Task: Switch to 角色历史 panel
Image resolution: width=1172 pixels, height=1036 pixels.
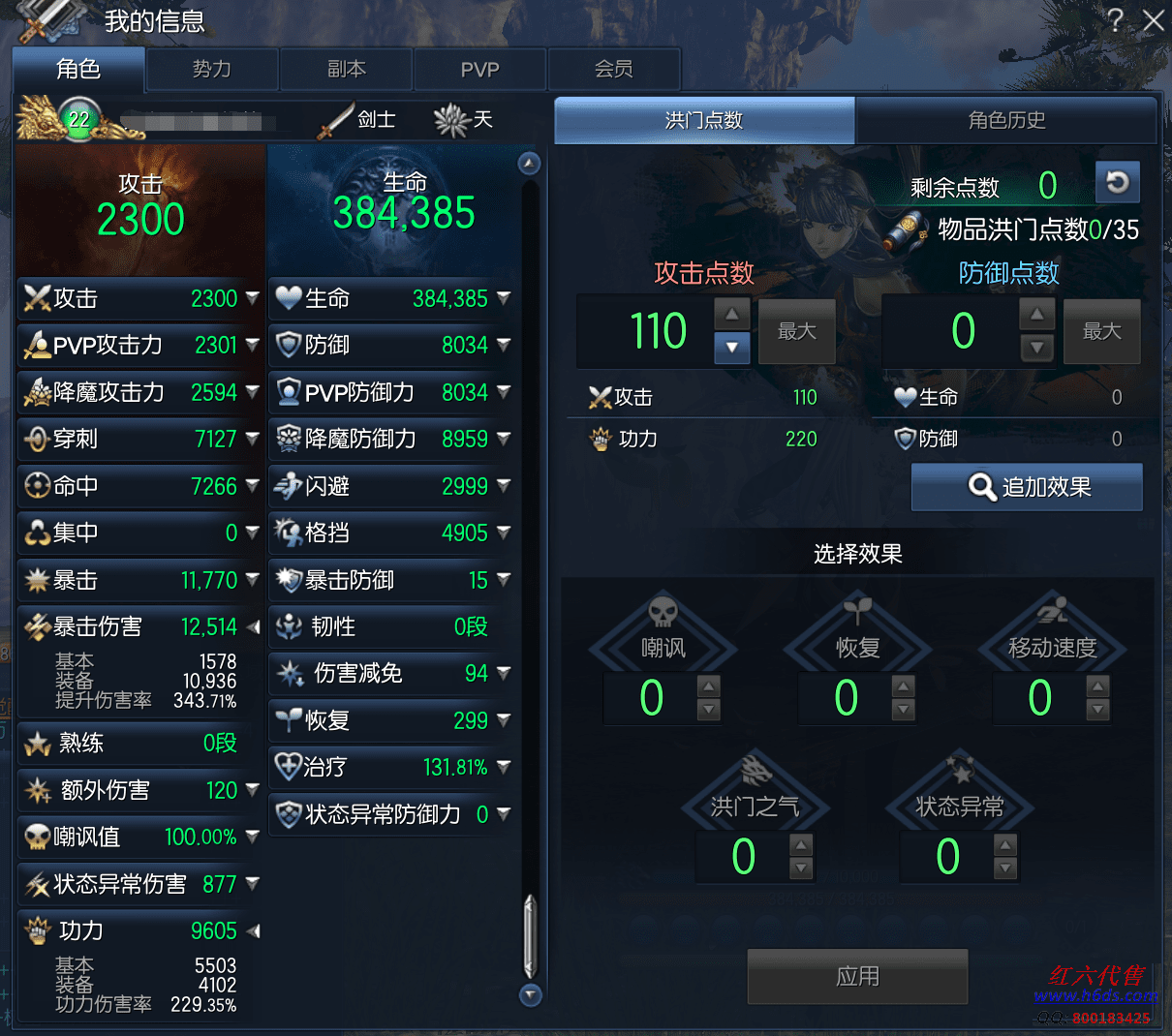Action: (1006, 120)
